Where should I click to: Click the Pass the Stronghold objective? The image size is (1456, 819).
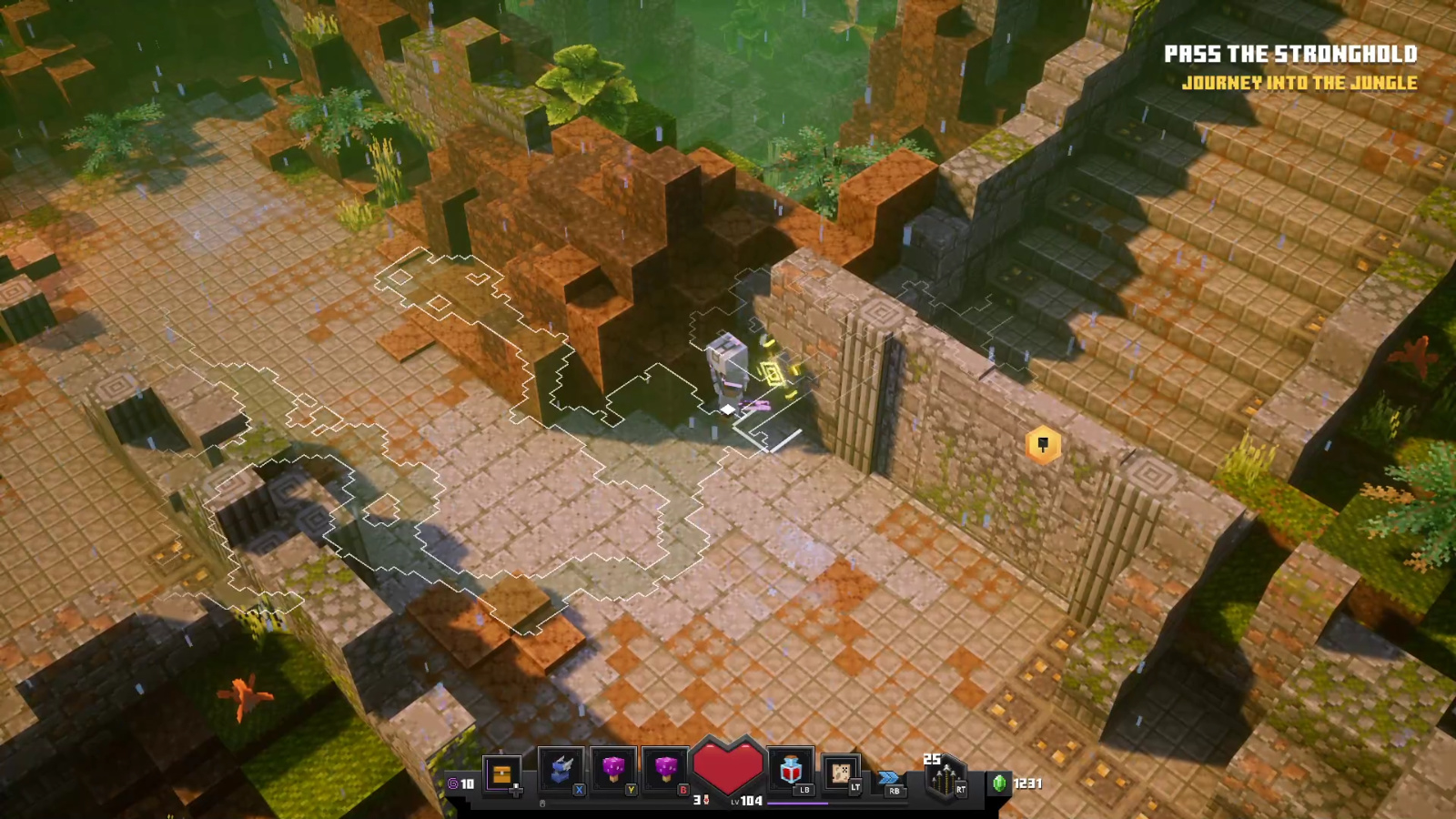pos(1290,55)
